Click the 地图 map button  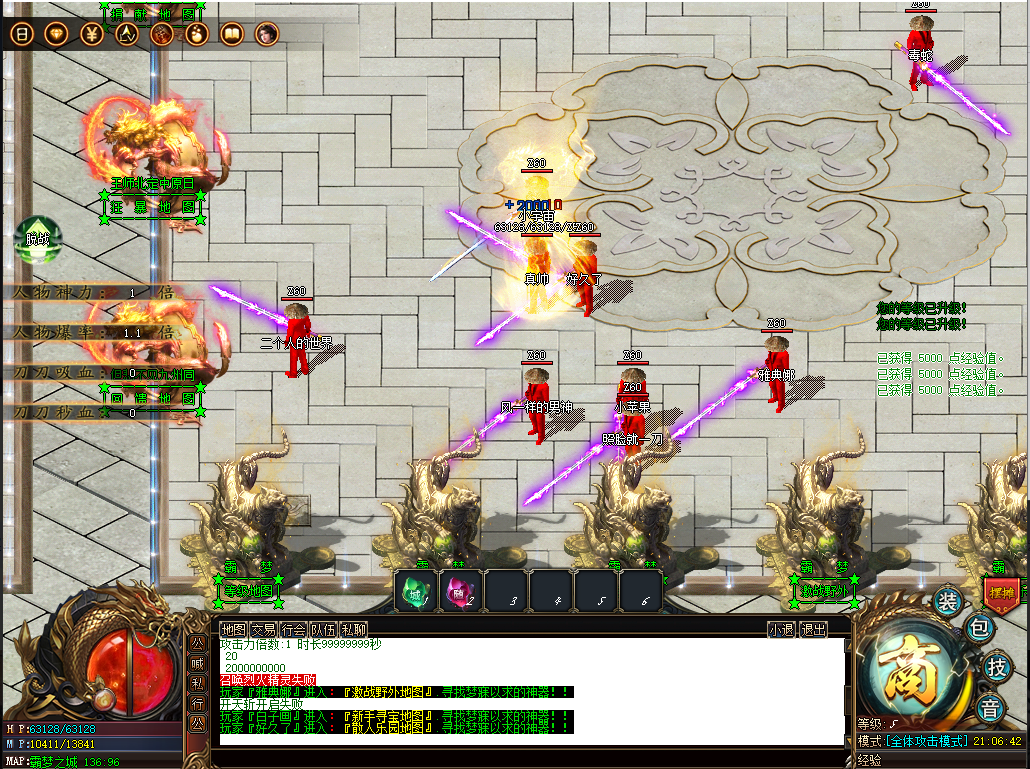[x=233, y=630]
